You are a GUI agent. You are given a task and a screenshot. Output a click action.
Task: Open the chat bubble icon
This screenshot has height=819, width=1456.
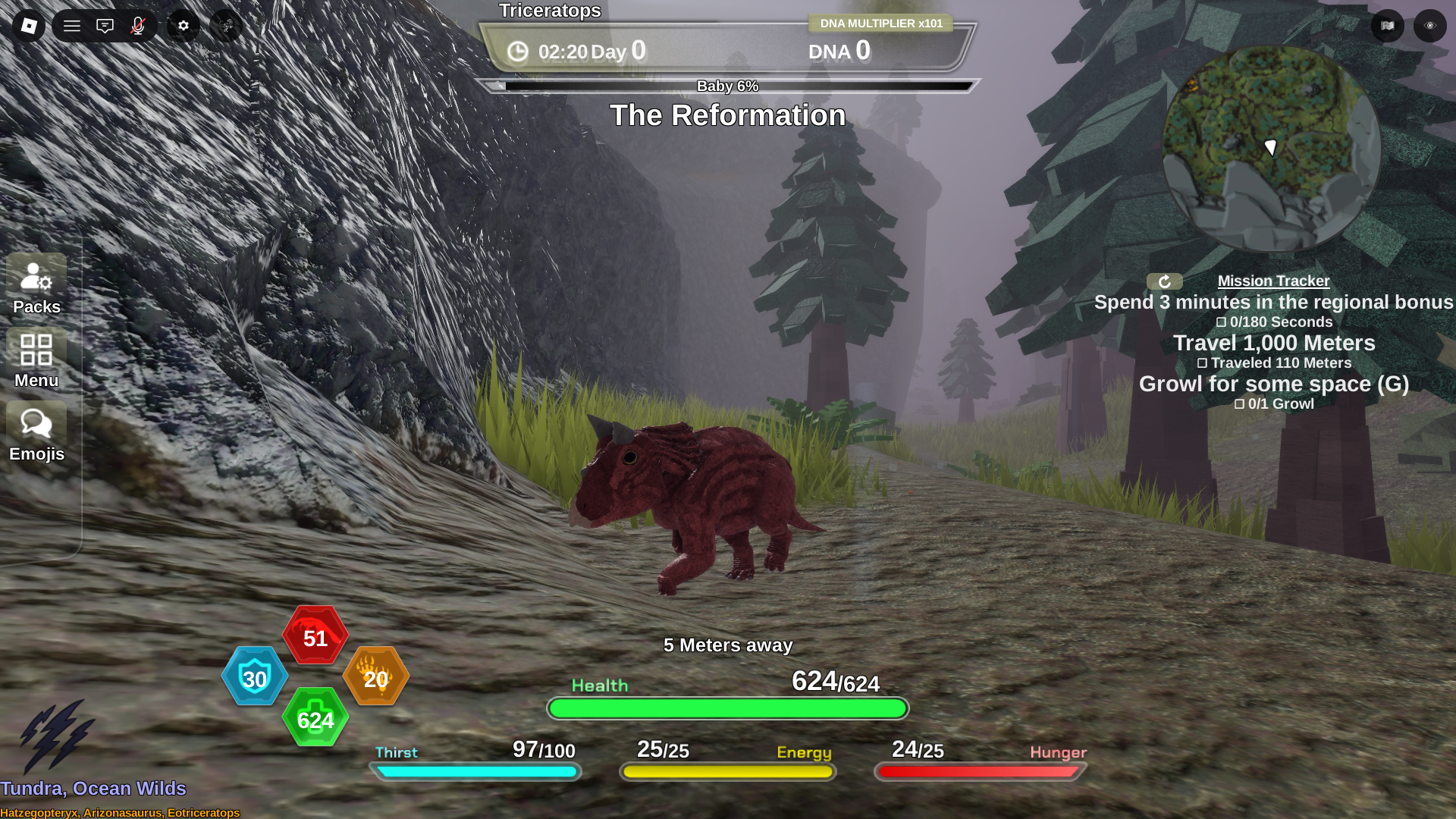point(105,25)
